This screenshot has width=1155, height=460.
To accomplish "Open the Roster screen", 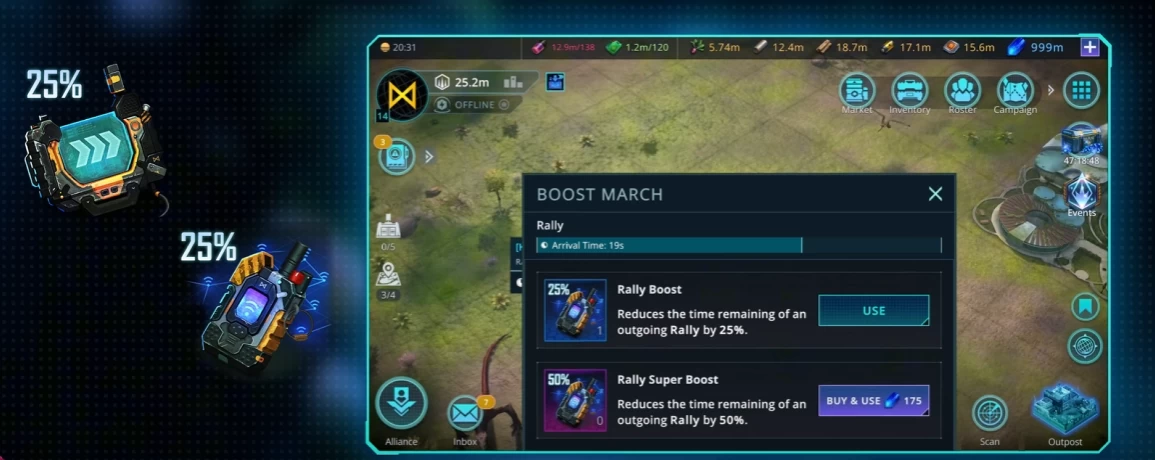I will [x=962, y=91].
